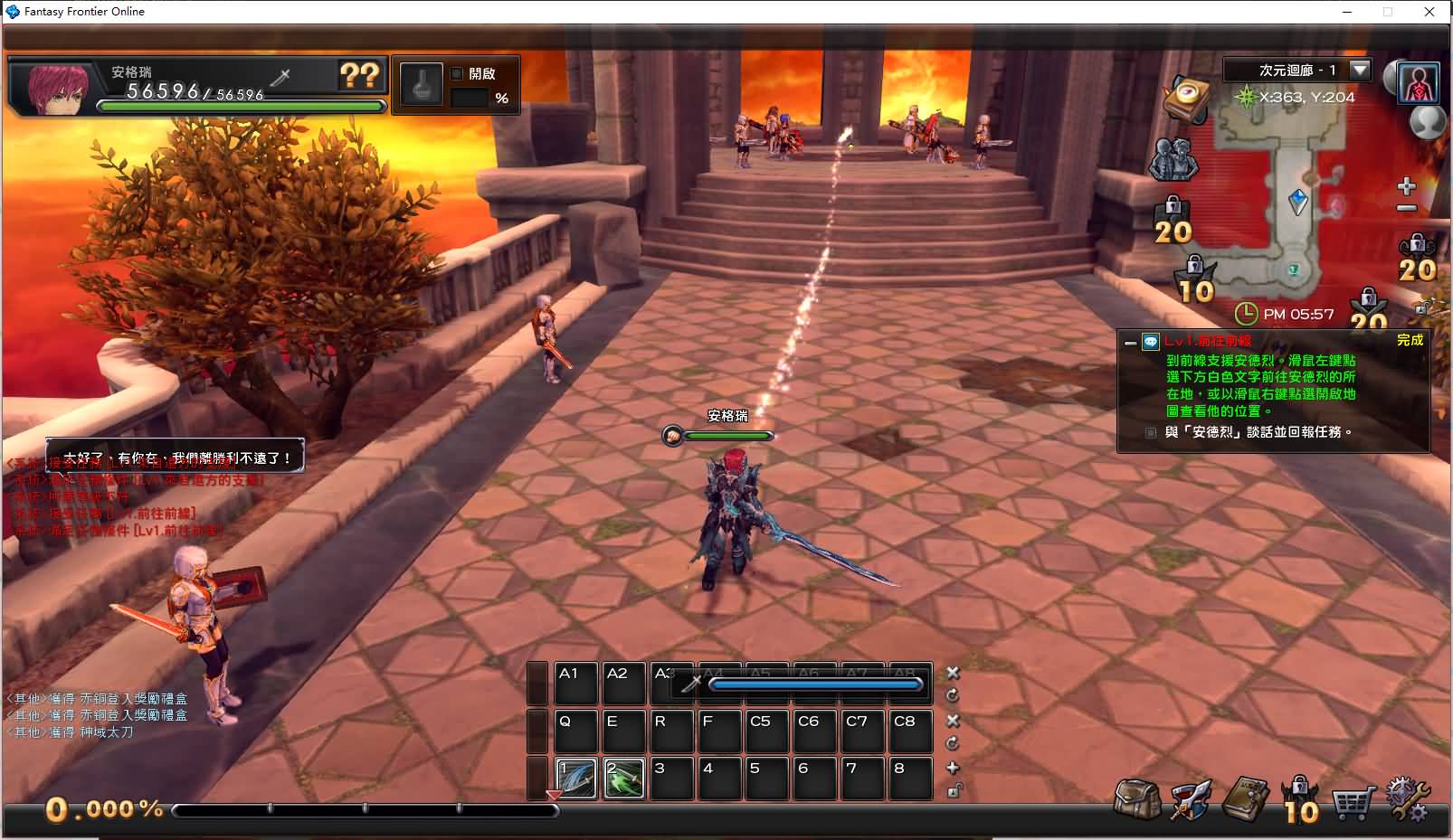The height and width of the screenshot is (840, 1453).
Task: Collapse the Lv1.前往前線 quest tracker entry
Action: [1130, 342]
